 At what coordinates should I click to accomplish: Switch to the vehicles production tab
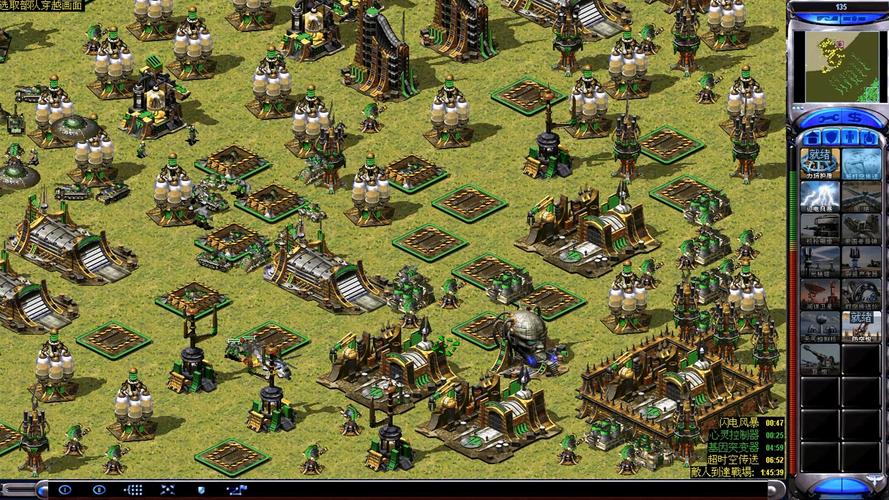click(869, 137)
